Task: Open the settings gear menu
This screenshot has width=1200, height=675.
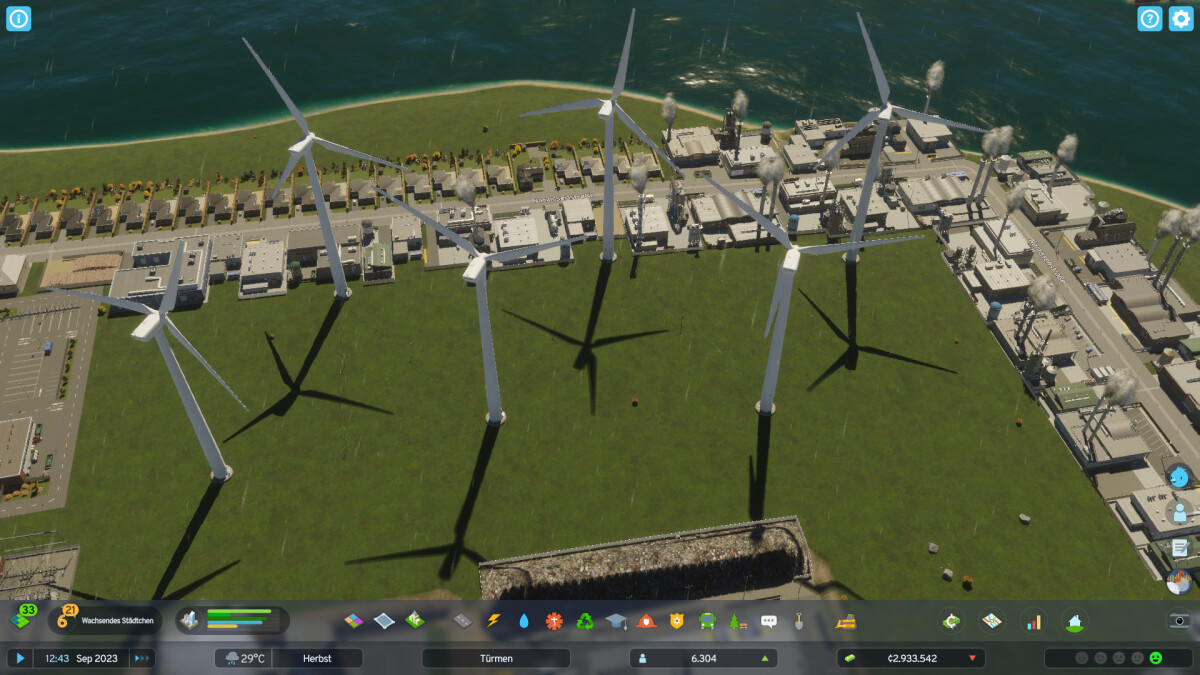Action: (x=1181, y=18)
